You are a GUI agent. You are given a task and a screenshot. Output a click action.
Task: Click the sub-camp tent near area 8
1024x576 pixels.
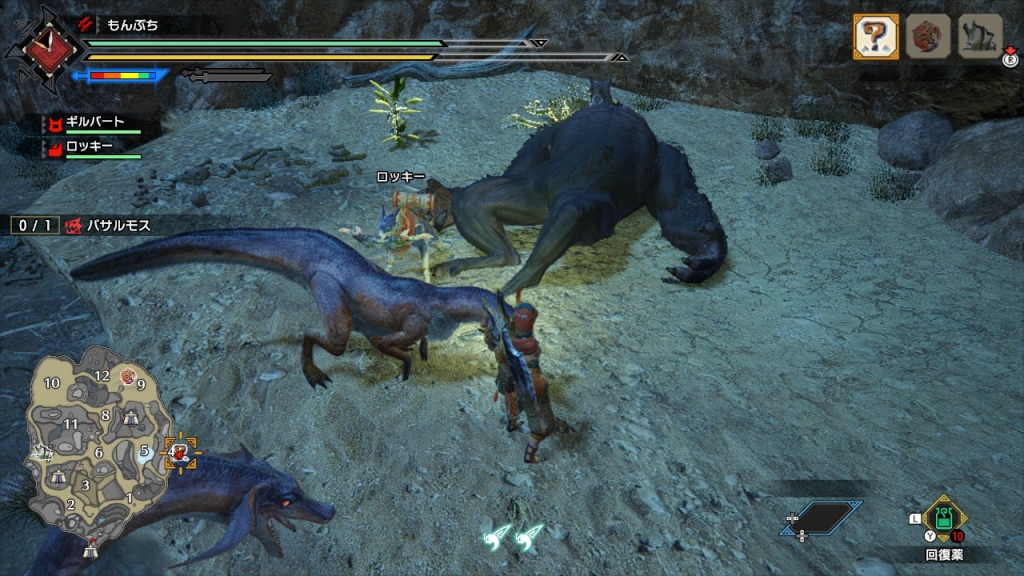click(130, 420)
